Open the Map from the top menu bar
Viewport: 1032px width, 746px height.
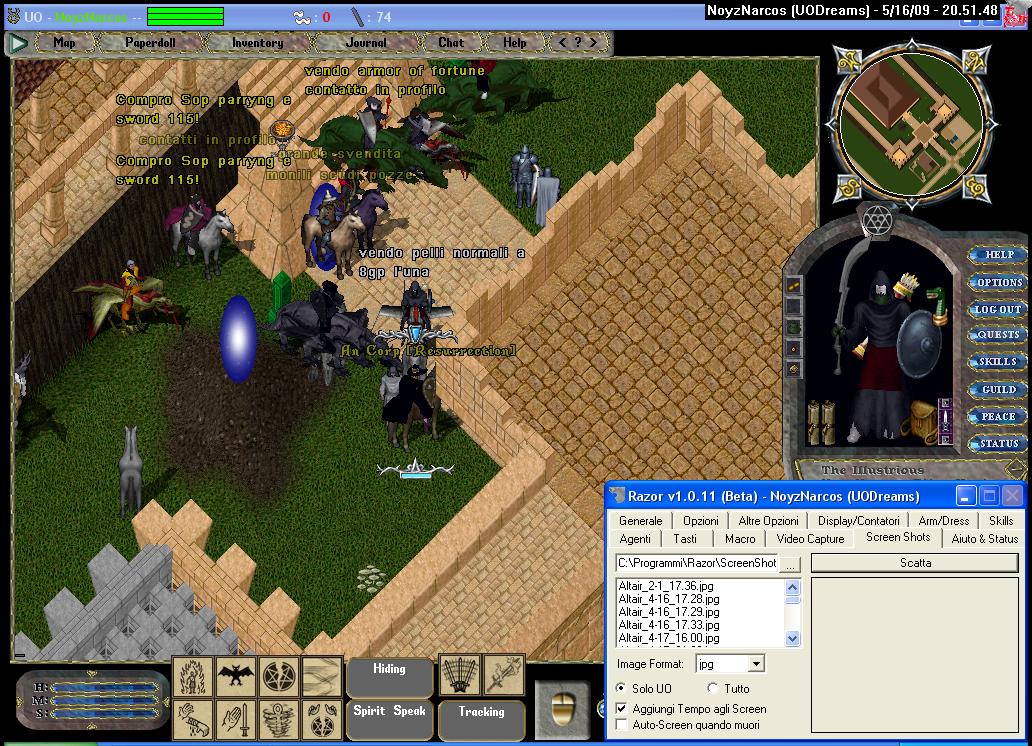[x=64, y=43]
